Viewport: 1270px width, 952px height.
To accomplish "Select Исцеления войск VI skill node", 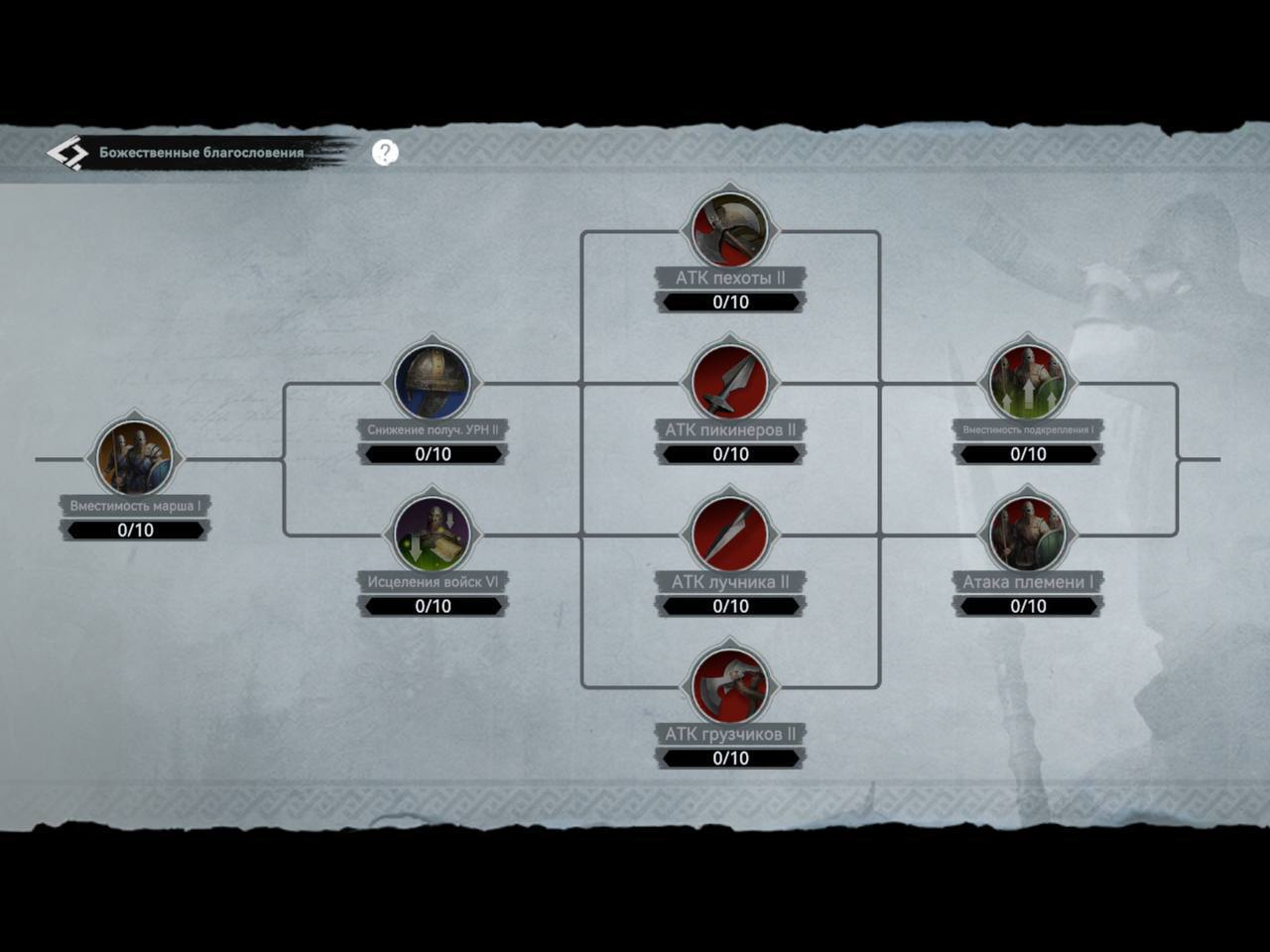I will 433,534.
